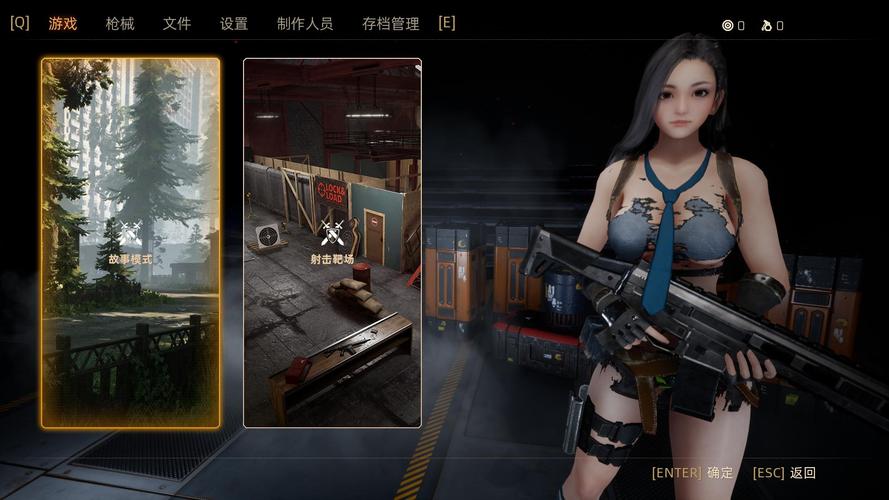Show the 制作人员 credits tab
Screen dimensions: 889x500
305,23
